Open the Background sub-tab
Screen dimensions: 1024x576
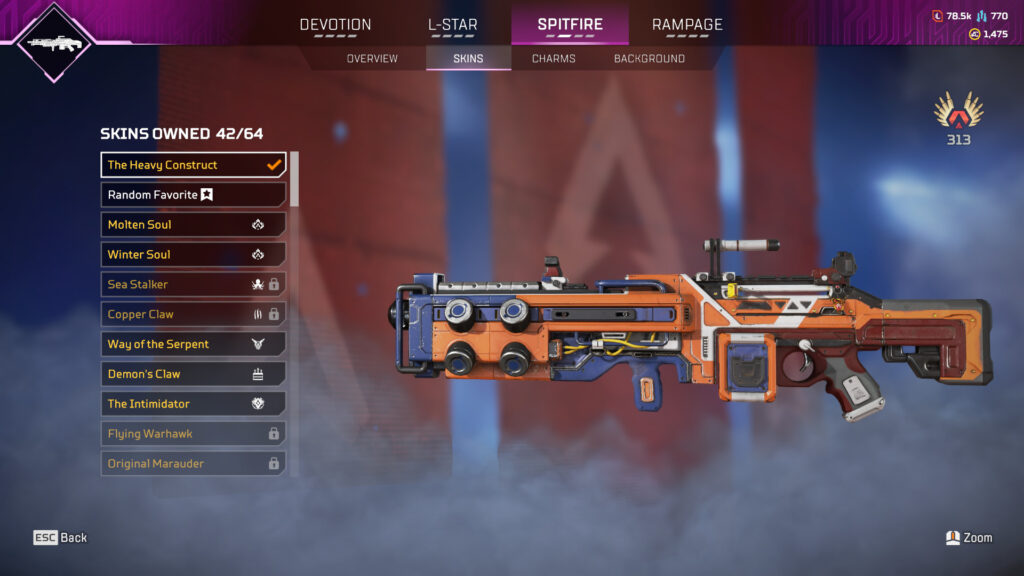click(x=649, y=59)
